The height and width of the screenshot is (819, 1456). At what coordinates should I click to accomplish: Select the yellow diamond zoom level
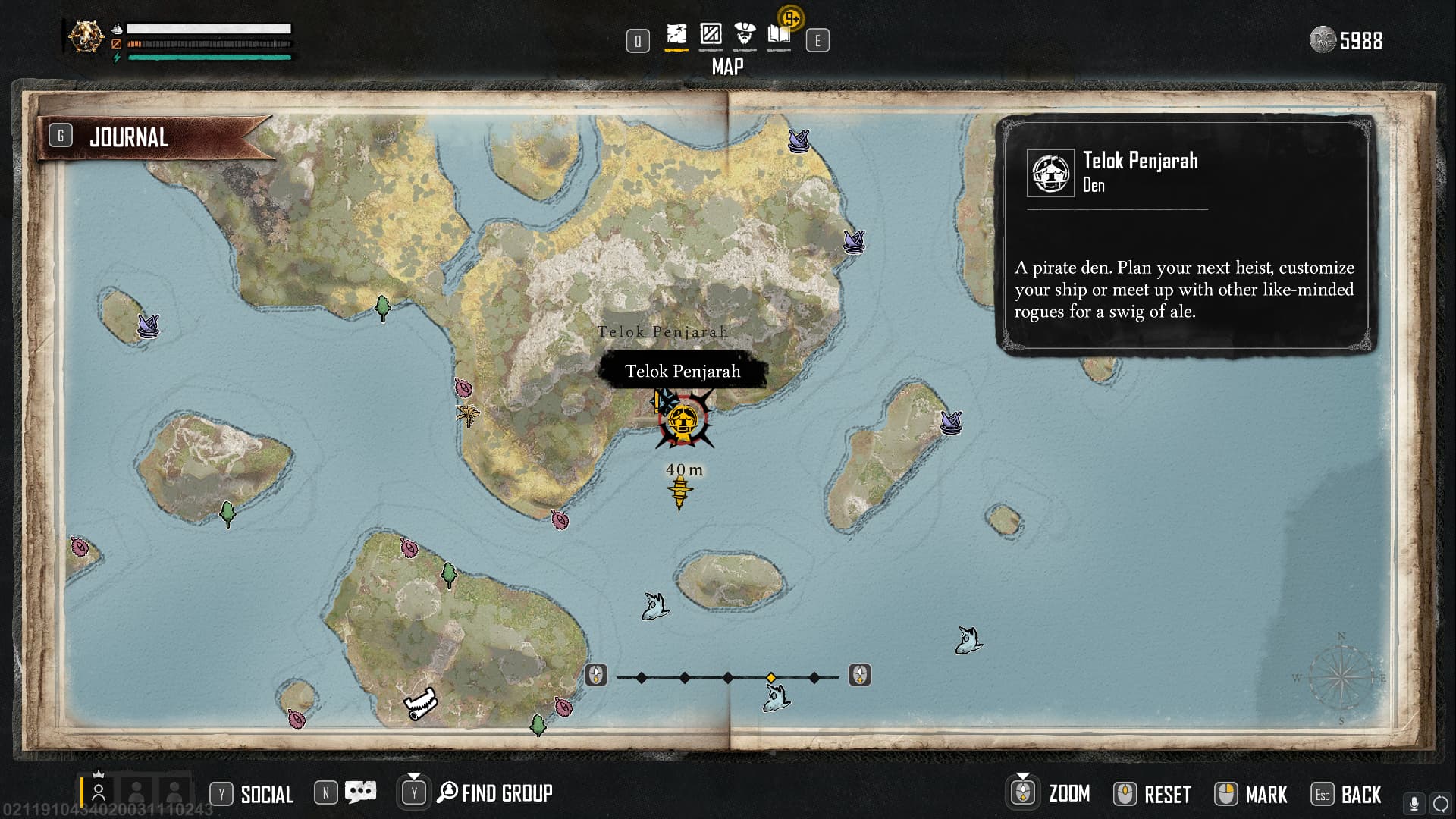pyautogui.click(x=771, y=678)
